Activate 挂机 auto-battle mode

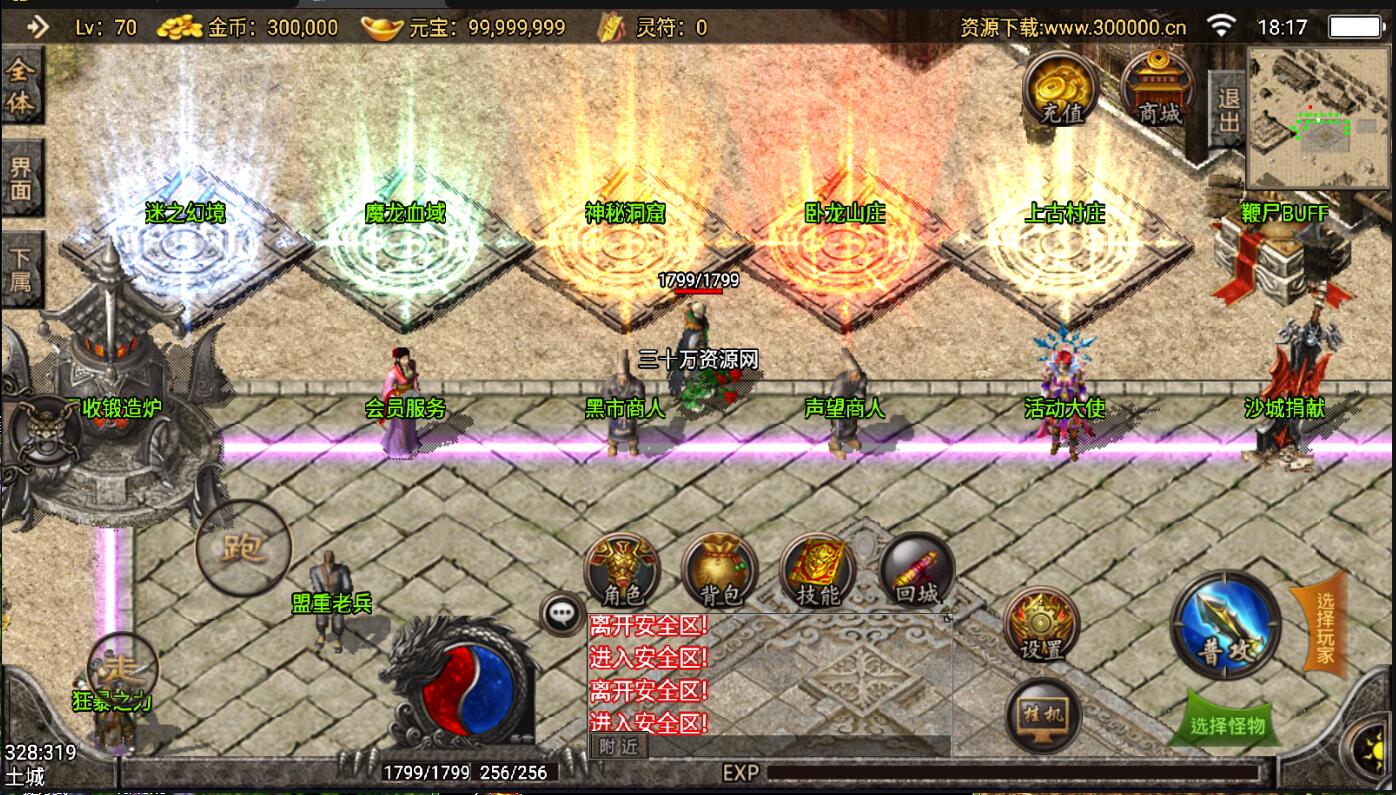click(x=1043, y=715)
